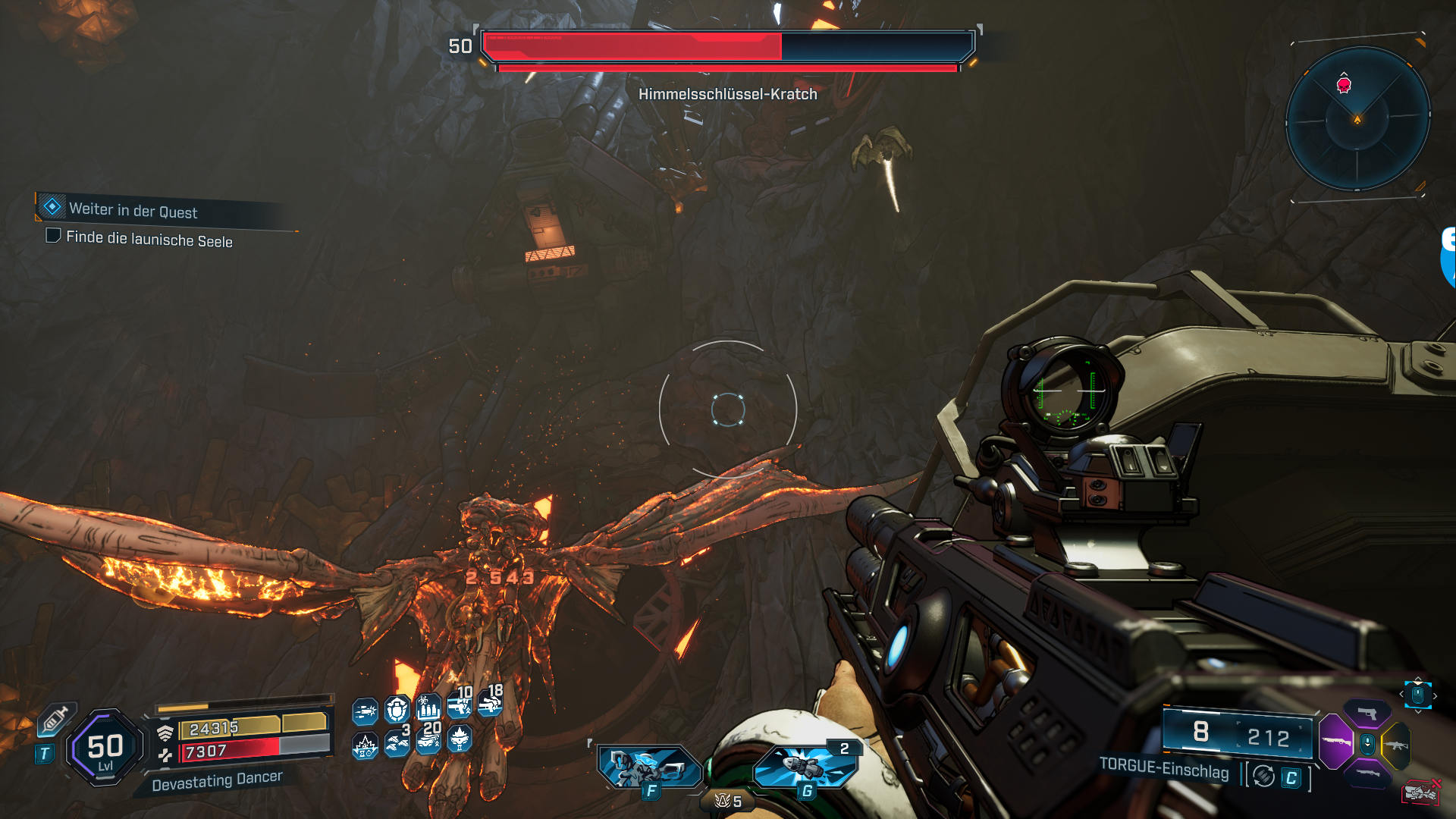The image size is (1456, 819).
Task: Open the blue overlay bubble at screen edge
Action: click(x=1448, y=258)
